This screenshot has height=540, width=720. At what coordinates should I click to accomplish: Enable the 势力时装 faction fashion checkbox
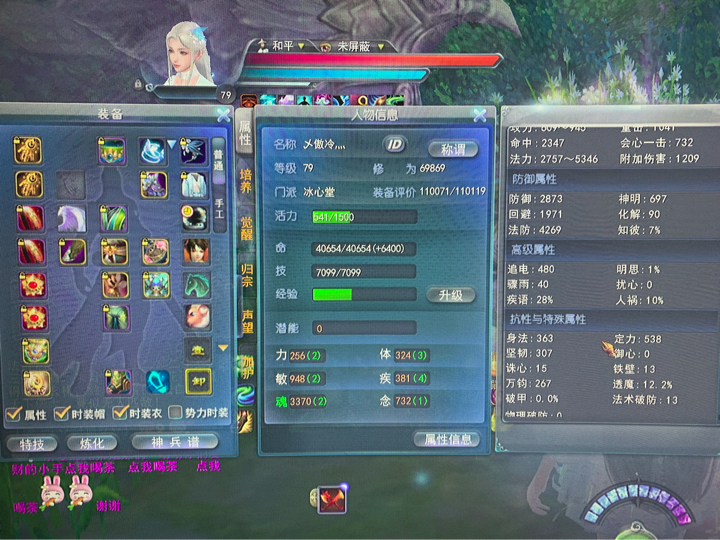pyautogui.click(x=176, y=413)
